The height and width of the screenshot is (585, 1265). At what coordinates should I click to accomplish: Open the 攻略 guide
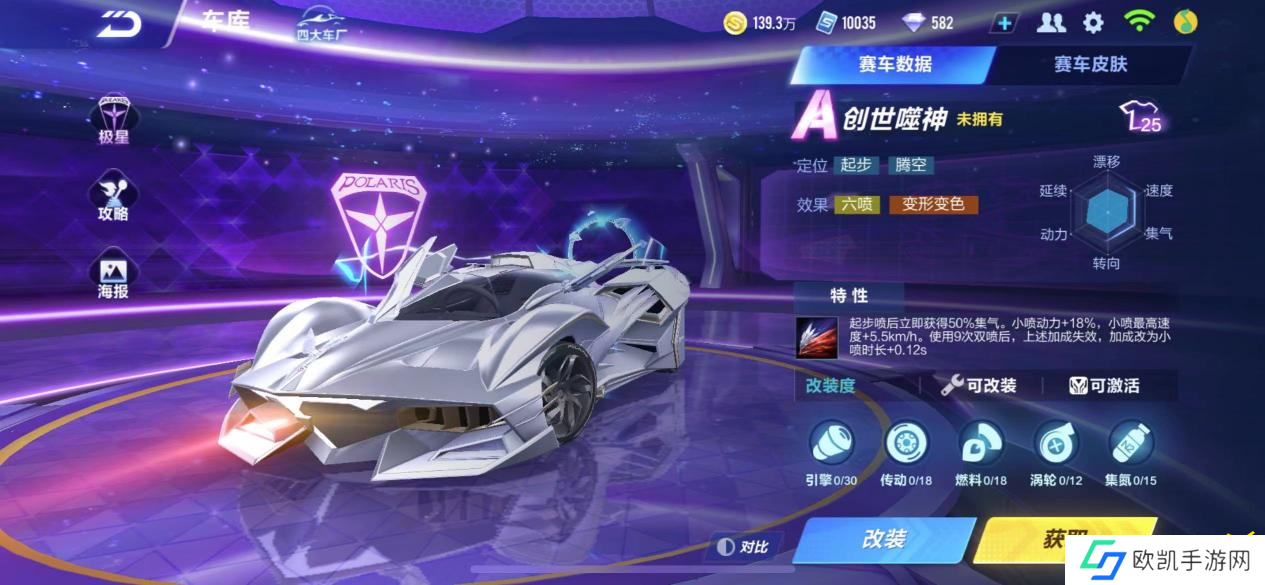pyautogui.click(x=113, y=197)
